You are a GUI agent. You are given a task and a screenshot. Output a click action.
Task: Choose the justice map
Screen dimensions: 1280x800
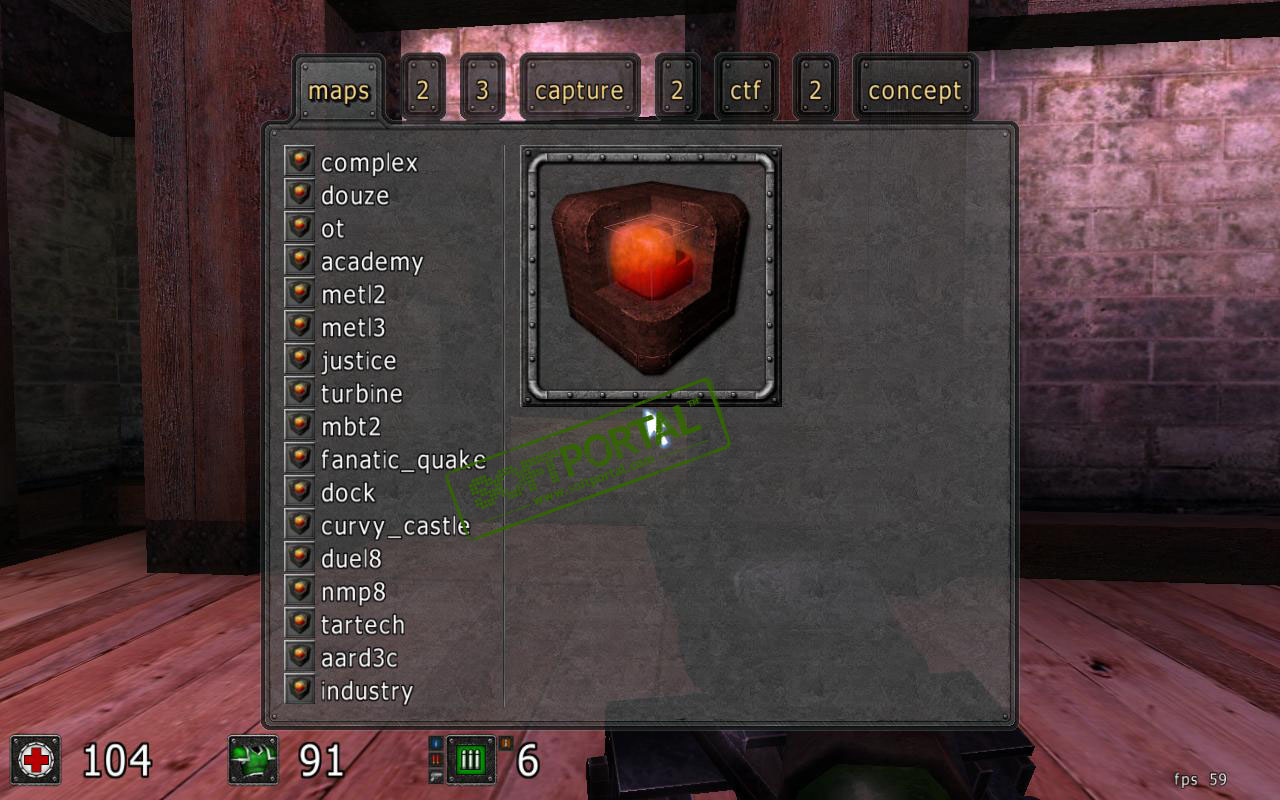(x=358, y=360)
